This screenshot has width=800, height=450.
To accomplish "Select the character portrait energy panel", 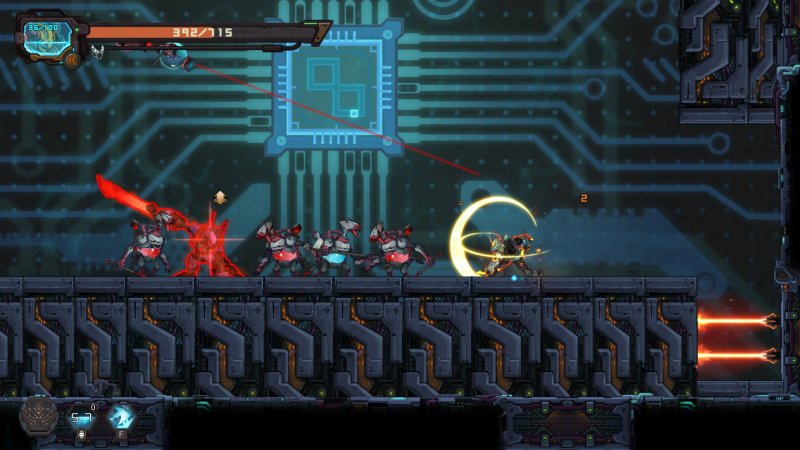I will pos(45,35).
